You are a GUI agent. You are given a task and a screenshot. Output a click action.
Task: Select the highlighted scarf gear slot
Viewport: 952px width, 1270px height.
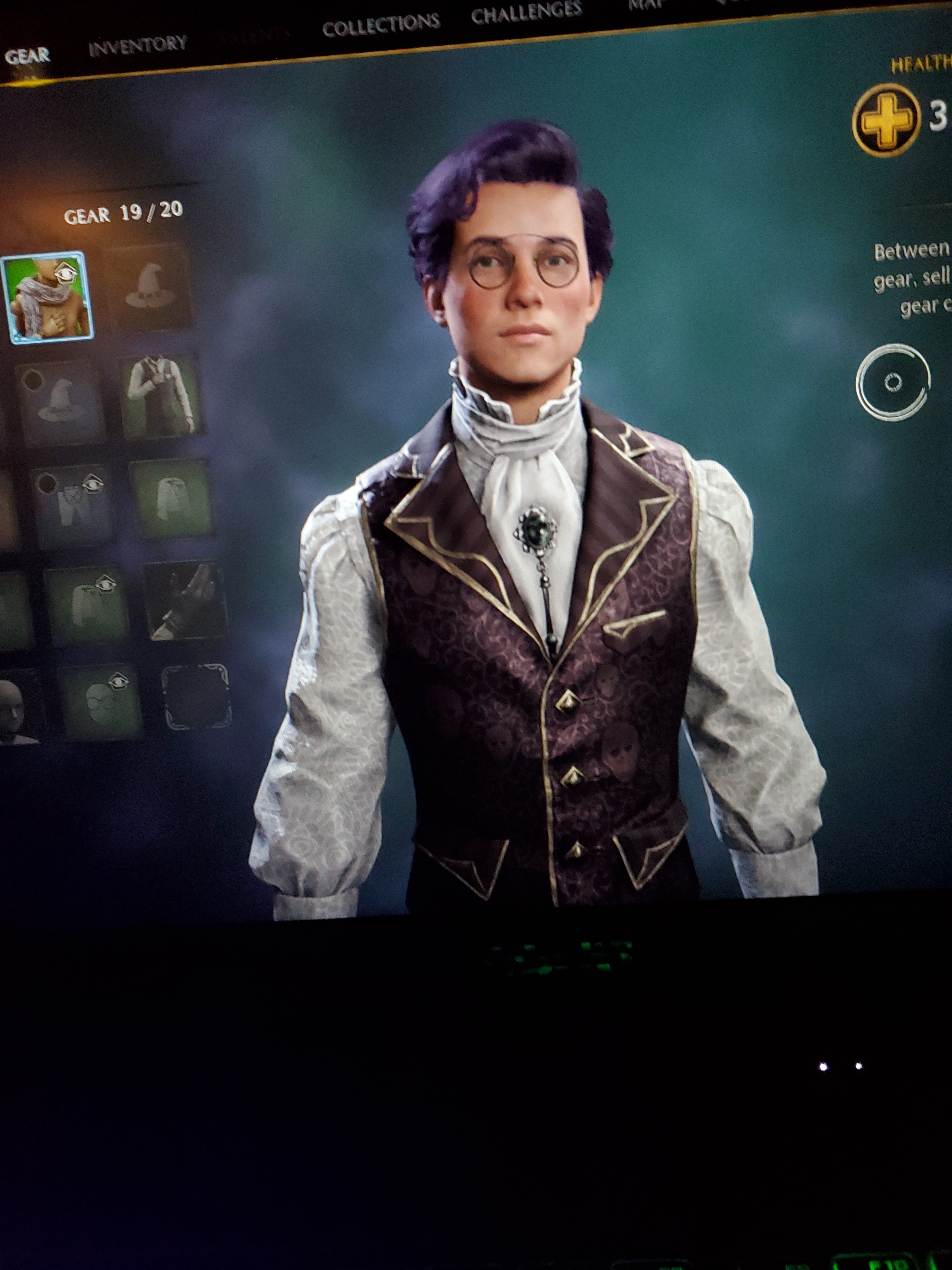47,297
